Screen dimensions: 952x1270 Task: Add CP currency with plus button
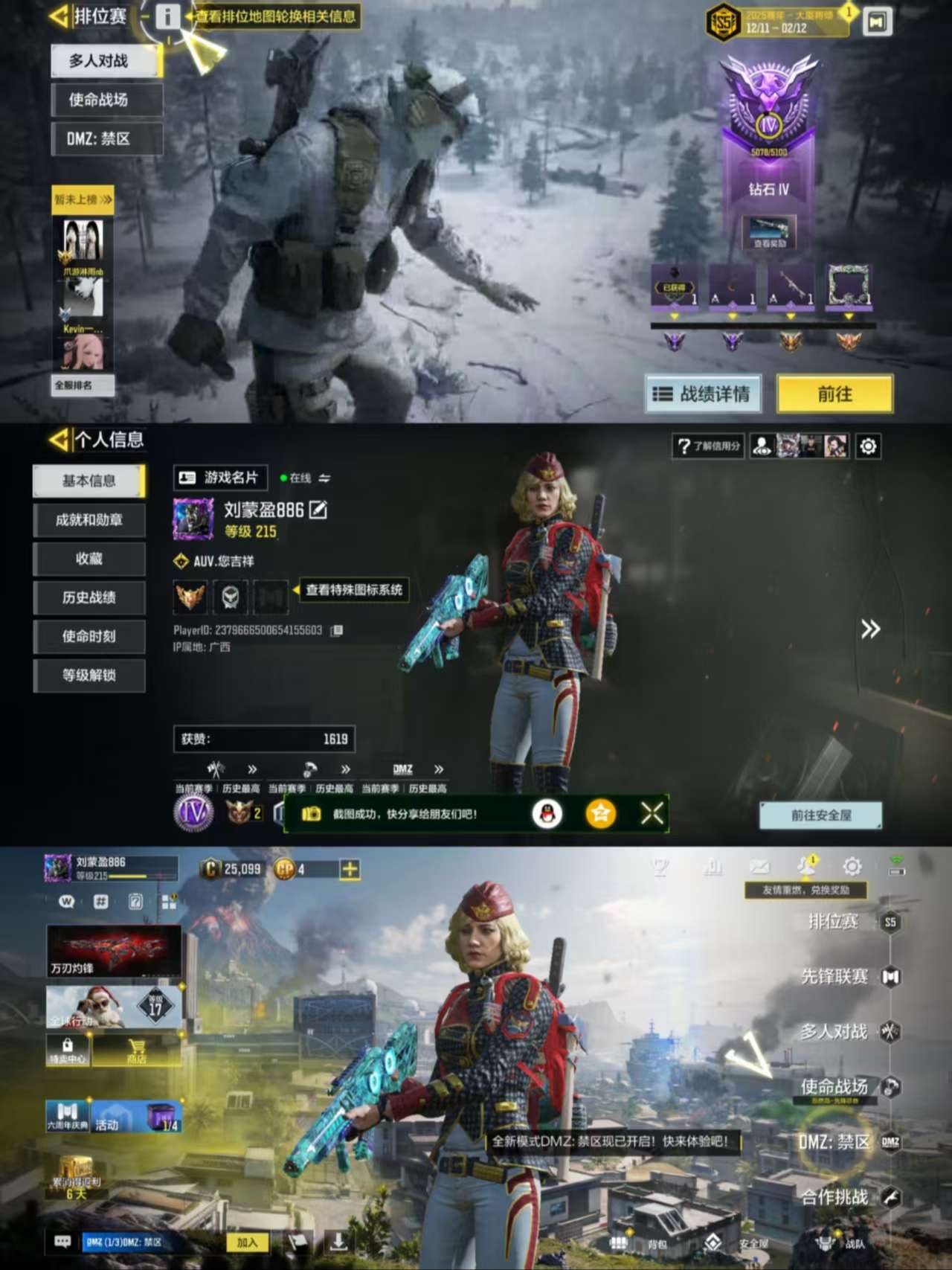point(350,868)
